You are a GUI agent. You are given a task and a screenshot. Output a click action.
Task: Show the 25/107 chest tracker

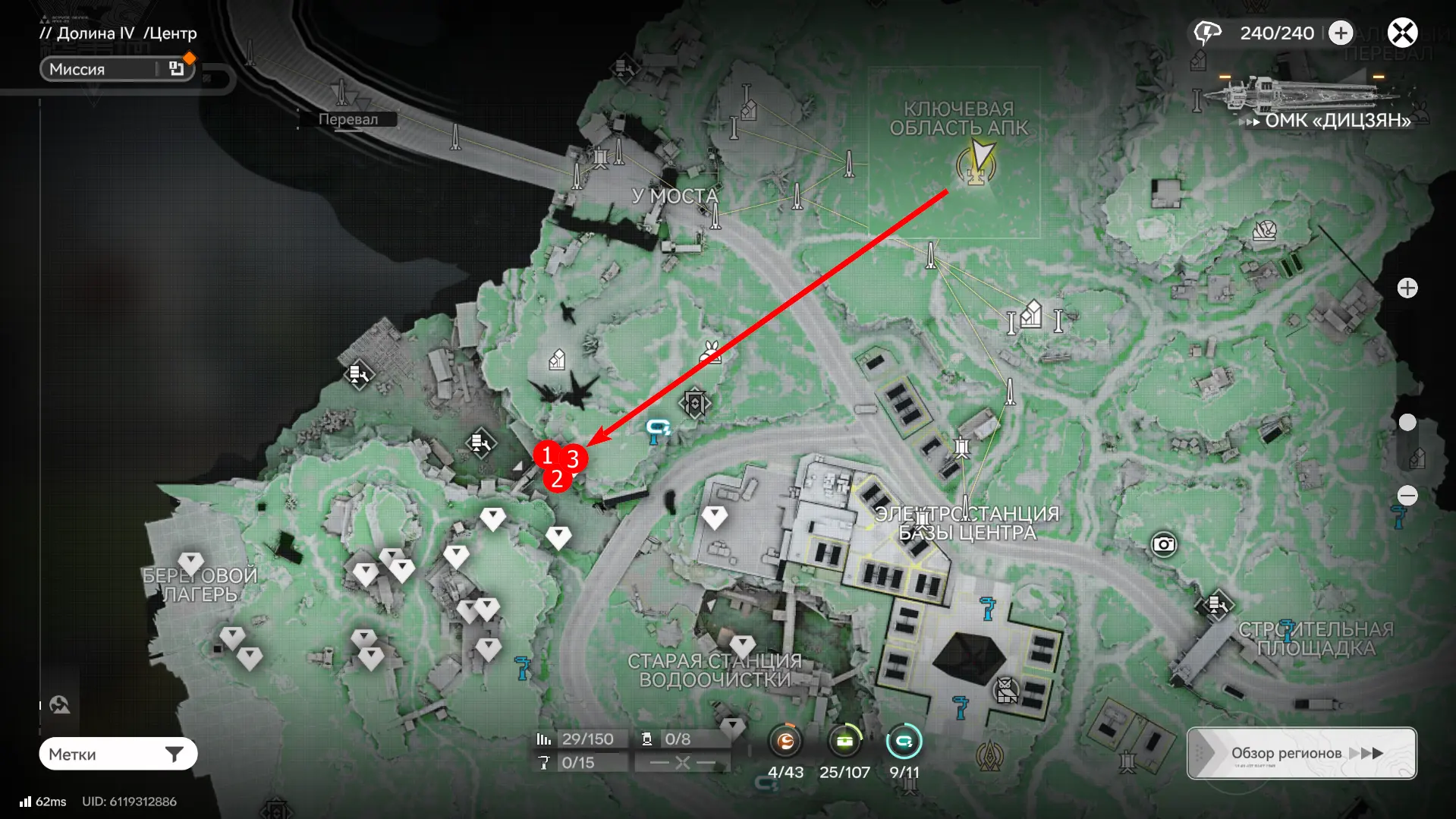[844, 742]
